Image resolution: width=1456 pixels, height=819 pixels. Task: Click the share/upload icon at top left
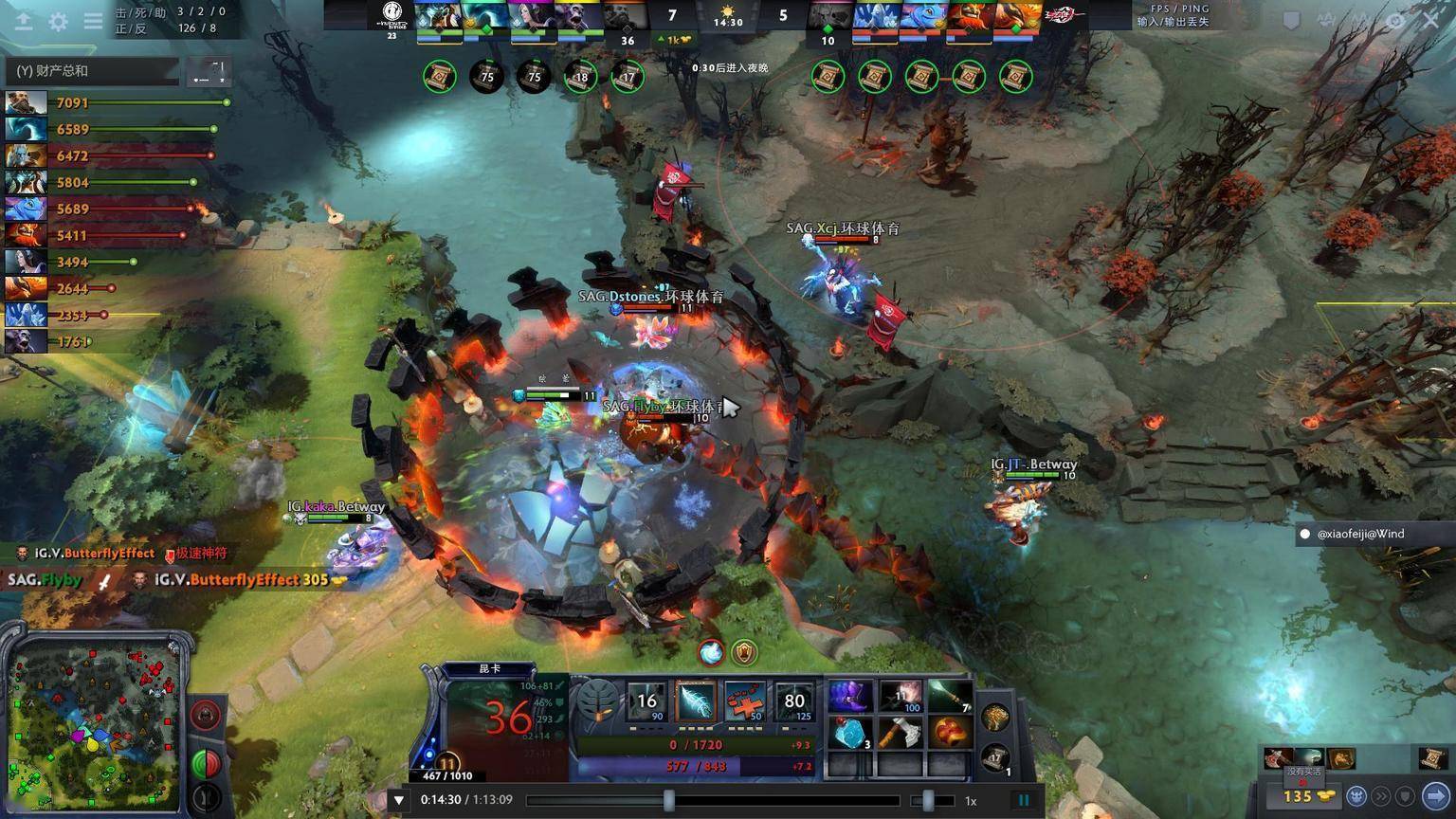pyautogui.click(x=23, y=22)
